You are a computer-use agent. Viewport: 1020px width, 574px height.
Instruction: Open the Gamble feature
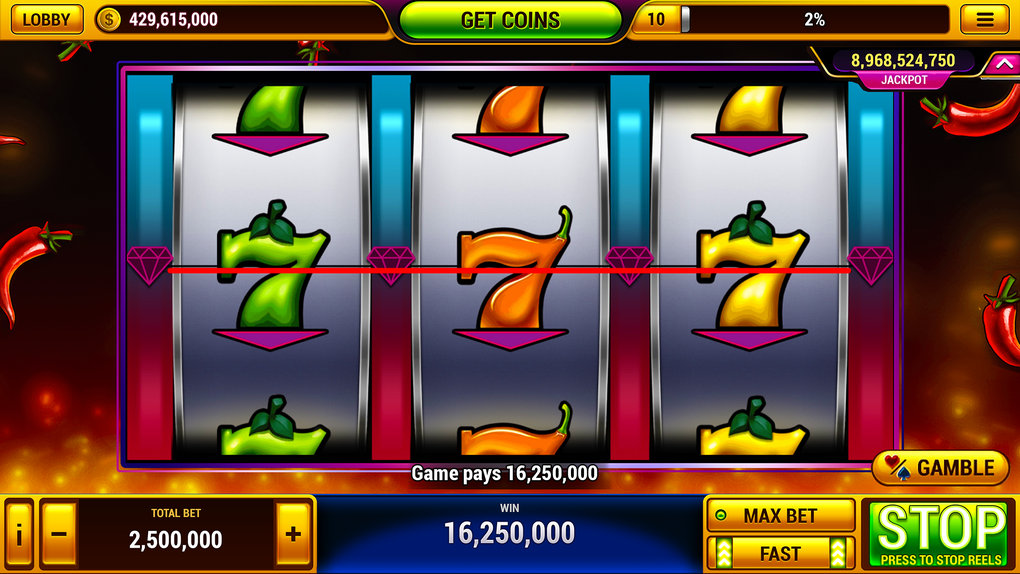pyautogui.click(x=941, y=468)
